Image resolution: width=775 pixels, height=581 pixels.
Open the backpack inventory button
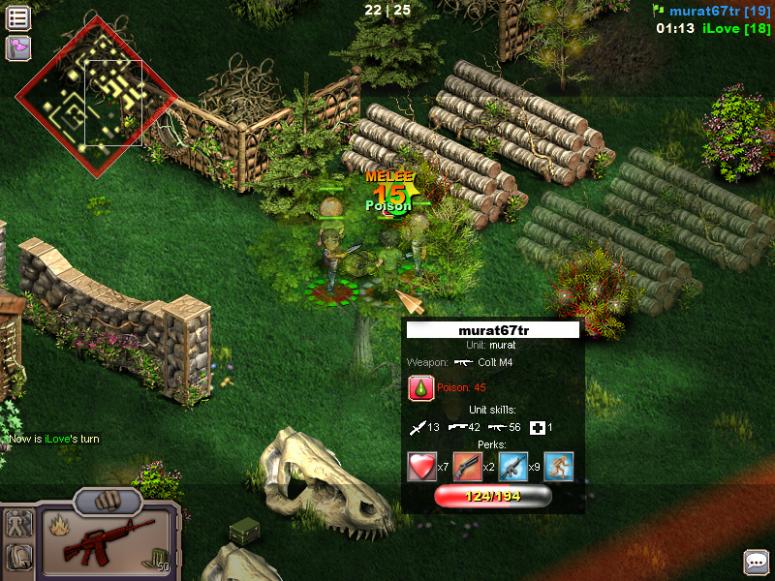click(19, 558)
